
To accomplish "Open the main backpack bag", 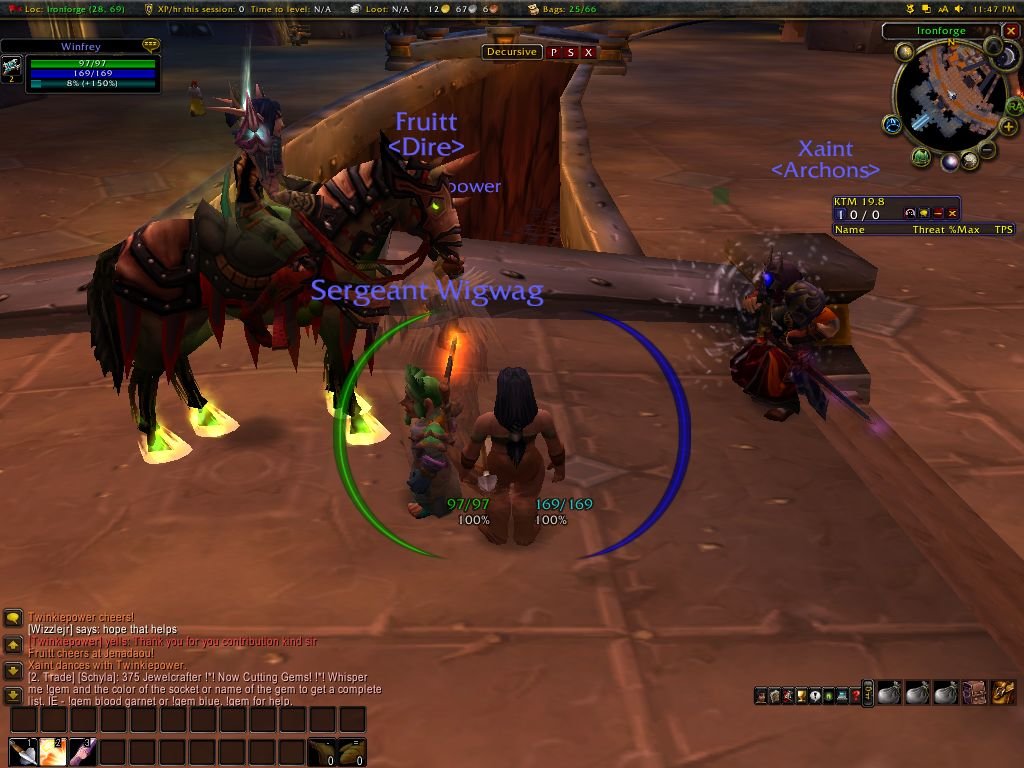I will [1004, 692].
